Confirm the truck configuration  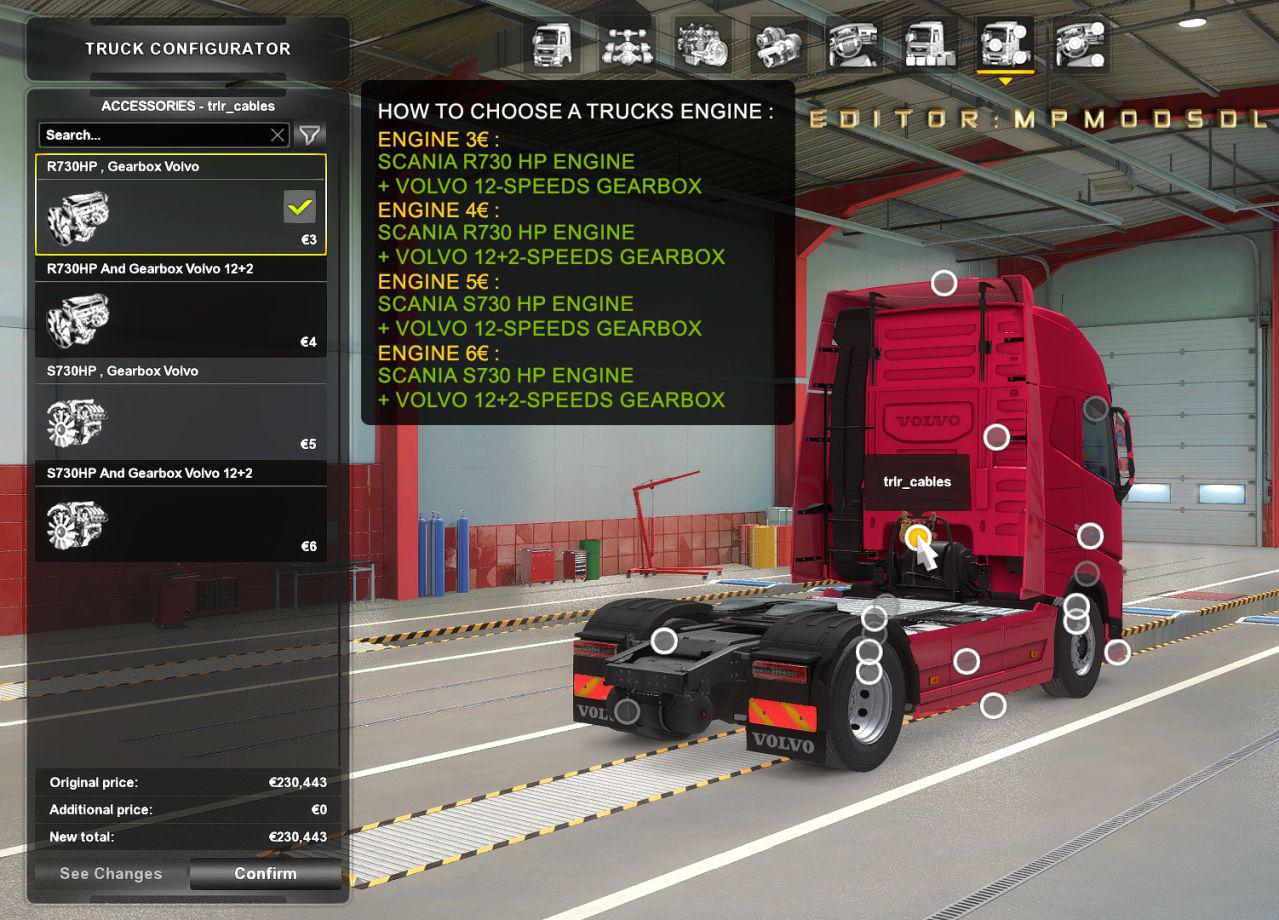(x=265, y=873)
